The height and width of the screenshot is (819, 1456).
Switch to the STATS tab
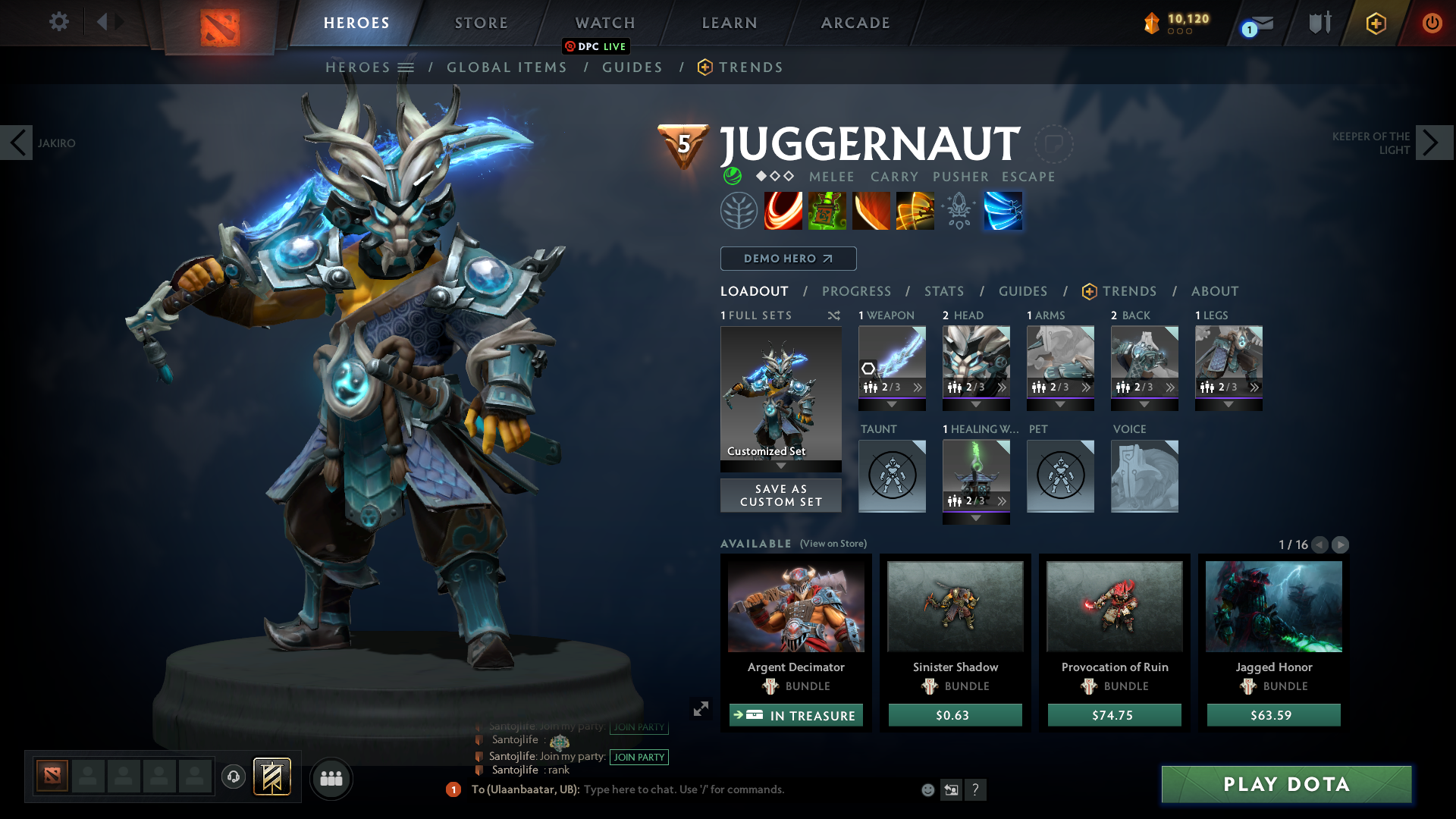[x=943, y=291]
